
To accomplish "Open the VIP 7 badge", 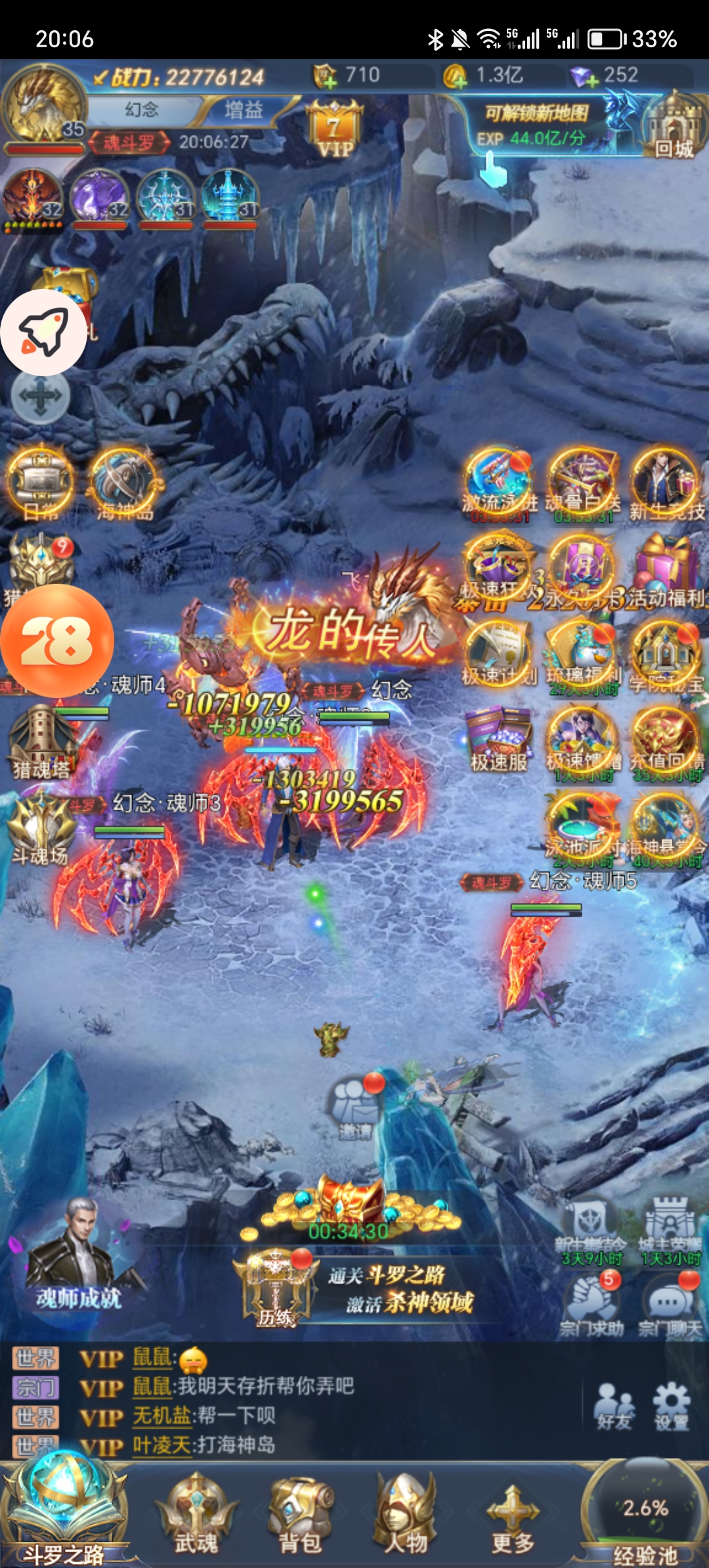I will pos(335,129).
